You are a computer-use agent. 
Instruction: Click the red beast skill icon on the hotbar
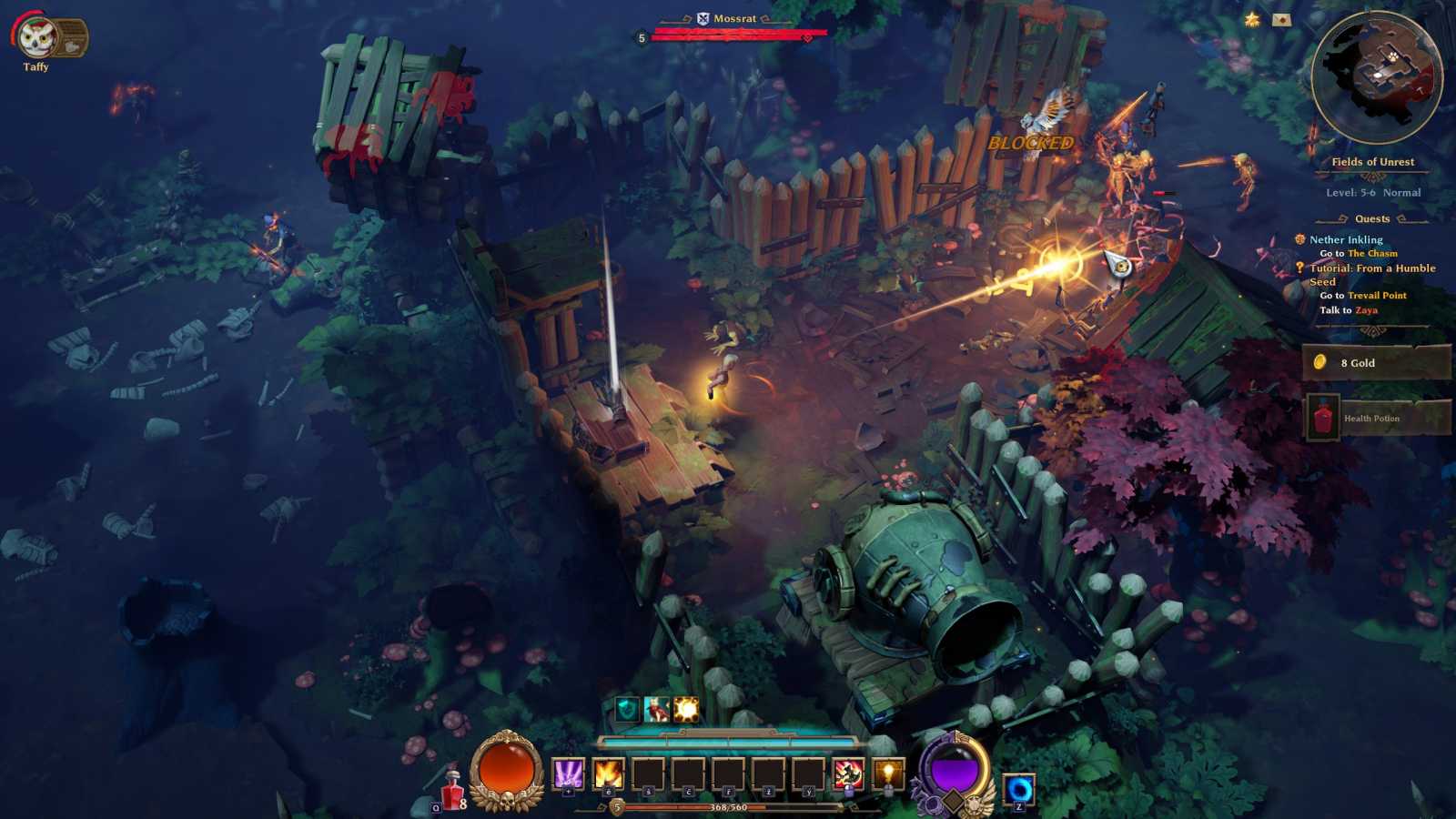[x=847, y=774]
